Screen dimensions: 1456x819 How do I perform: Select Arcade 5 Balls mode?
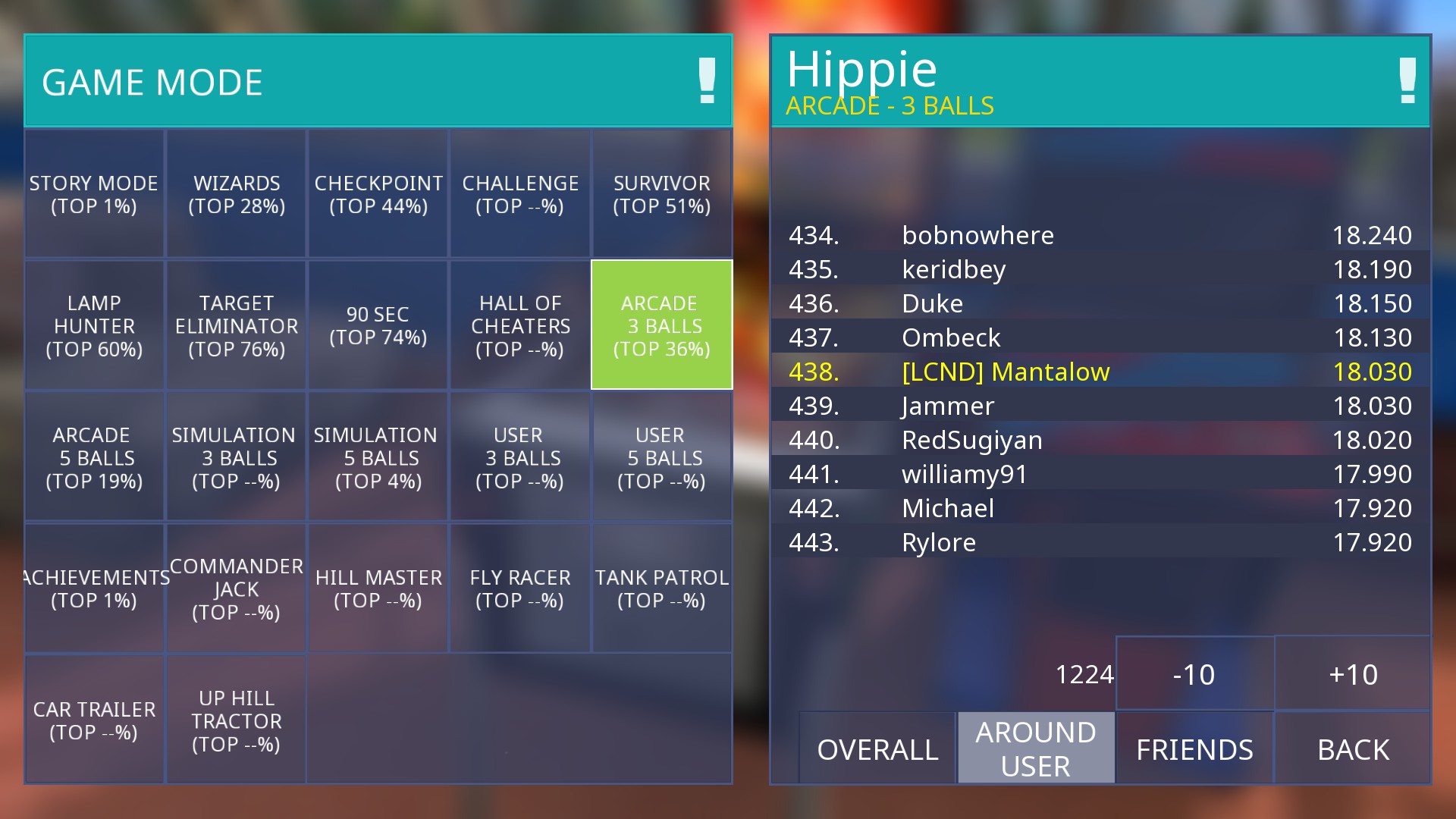pyautogui.click(x=94, y=457)
